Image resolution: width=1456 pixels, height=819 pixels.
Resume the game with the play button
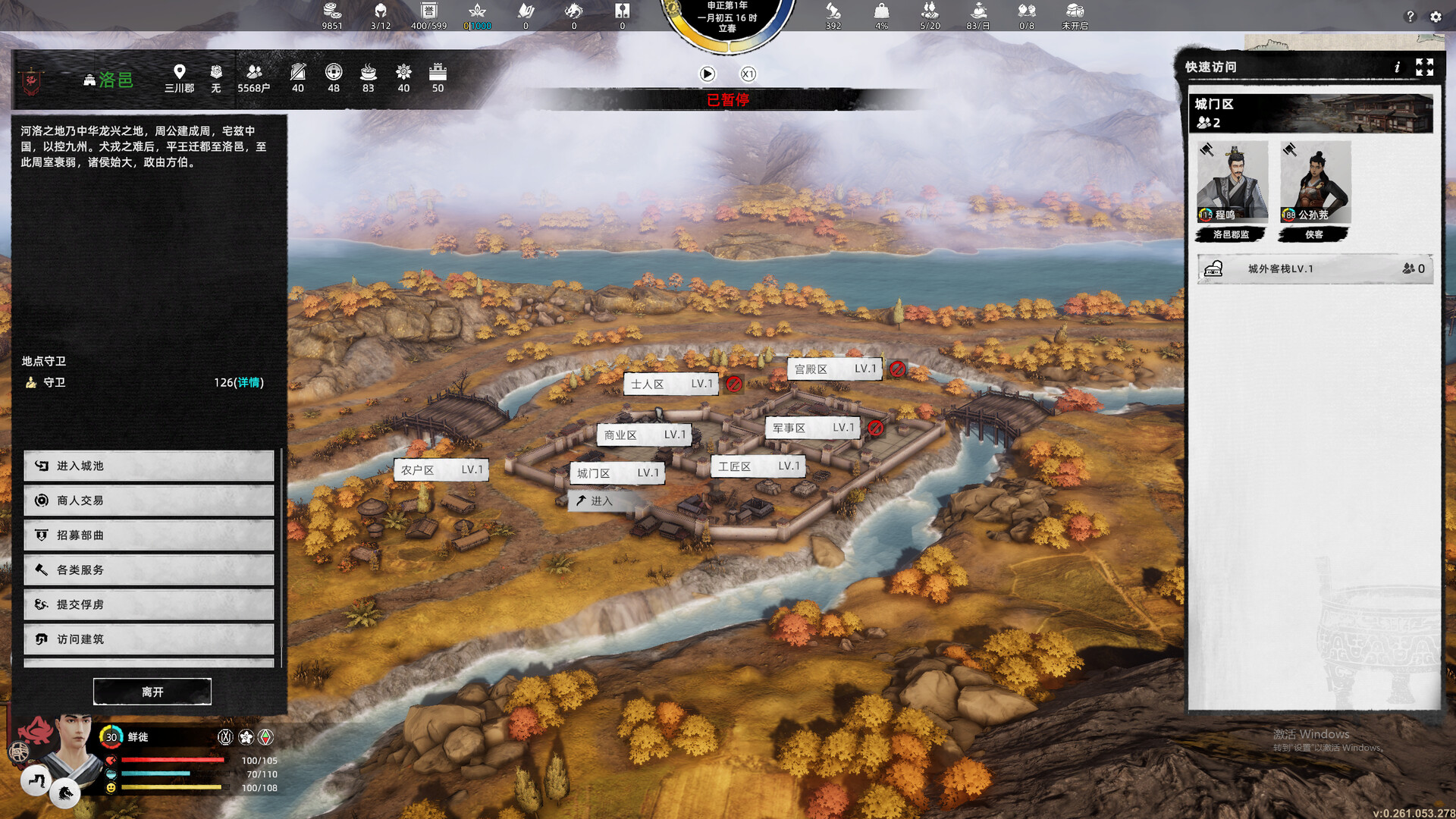707,74
